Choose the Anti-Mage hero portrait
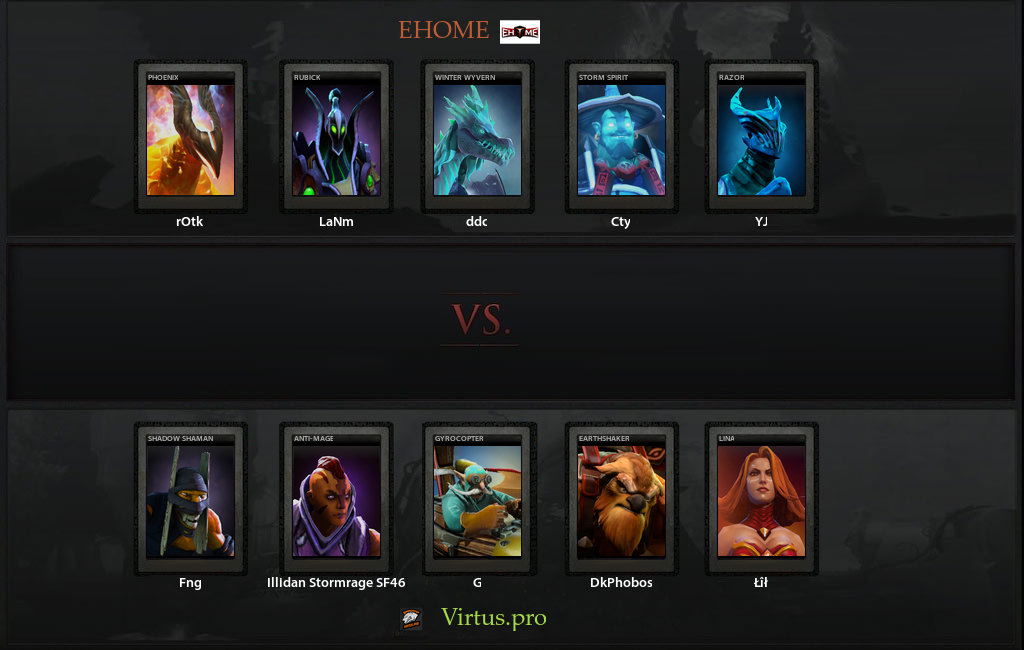1024x650 pixels. point(336,500)
